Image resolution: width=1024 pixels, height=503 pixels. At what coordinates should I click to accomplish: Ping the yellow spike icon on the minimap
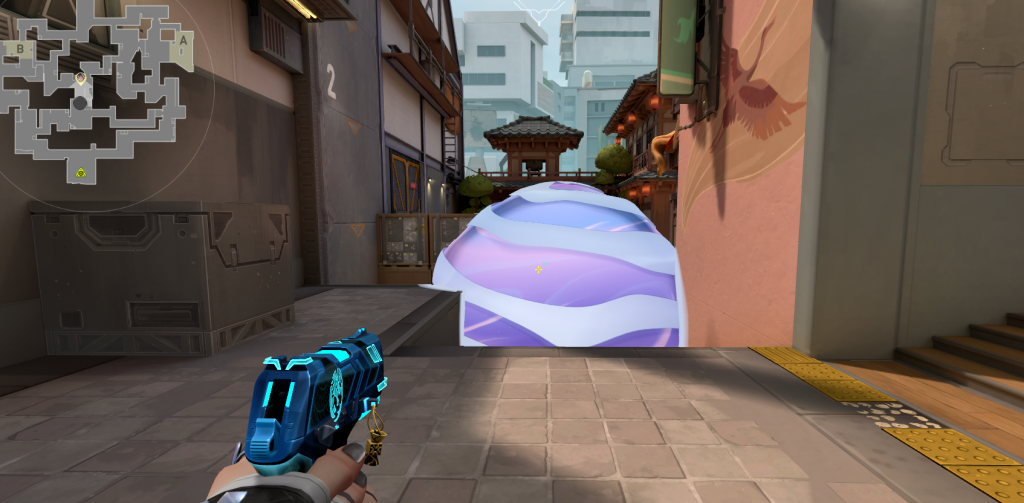coord(80,174)
